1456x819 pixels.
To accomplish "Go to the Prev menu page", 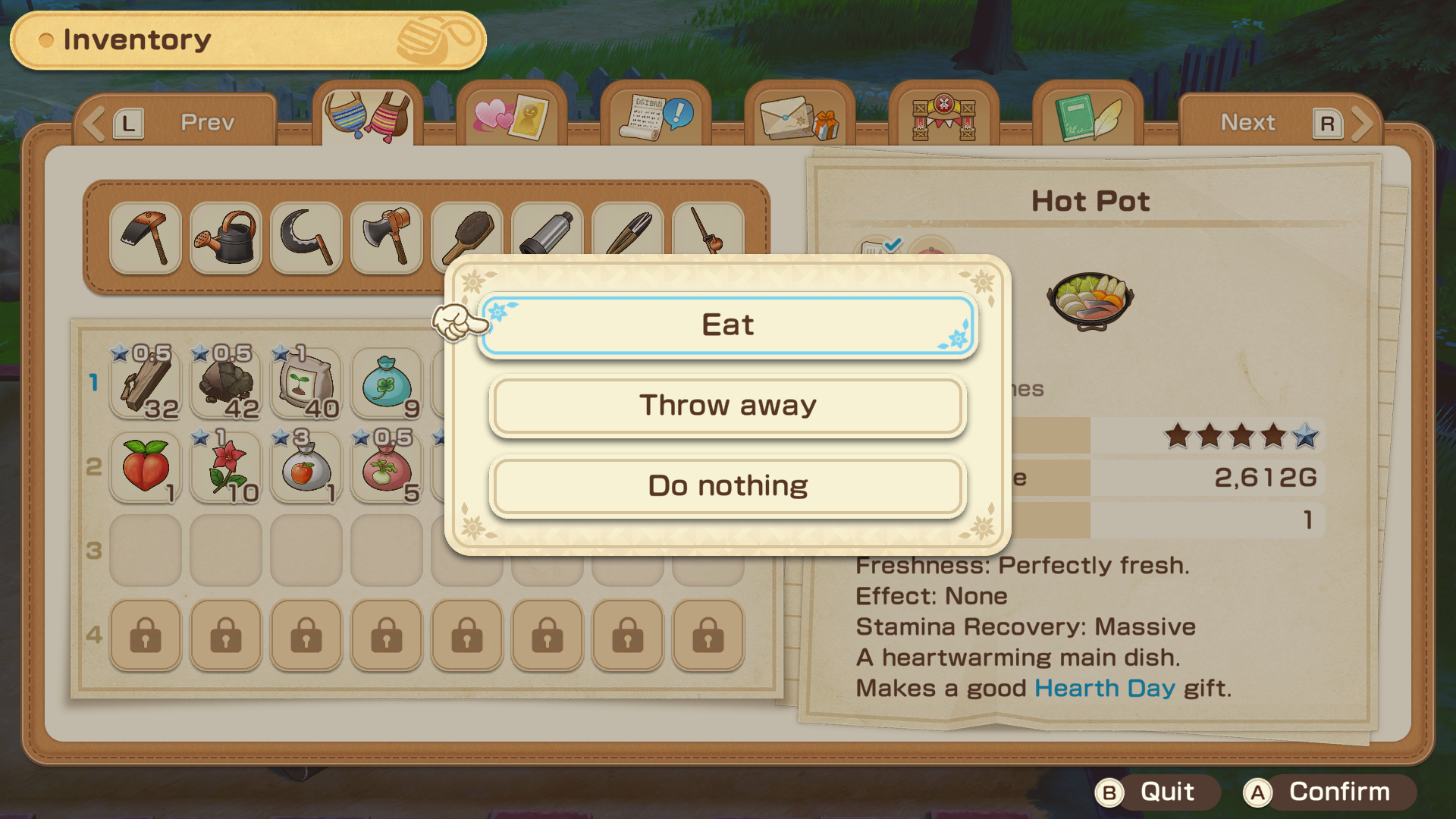I will [x=176, y=122].
